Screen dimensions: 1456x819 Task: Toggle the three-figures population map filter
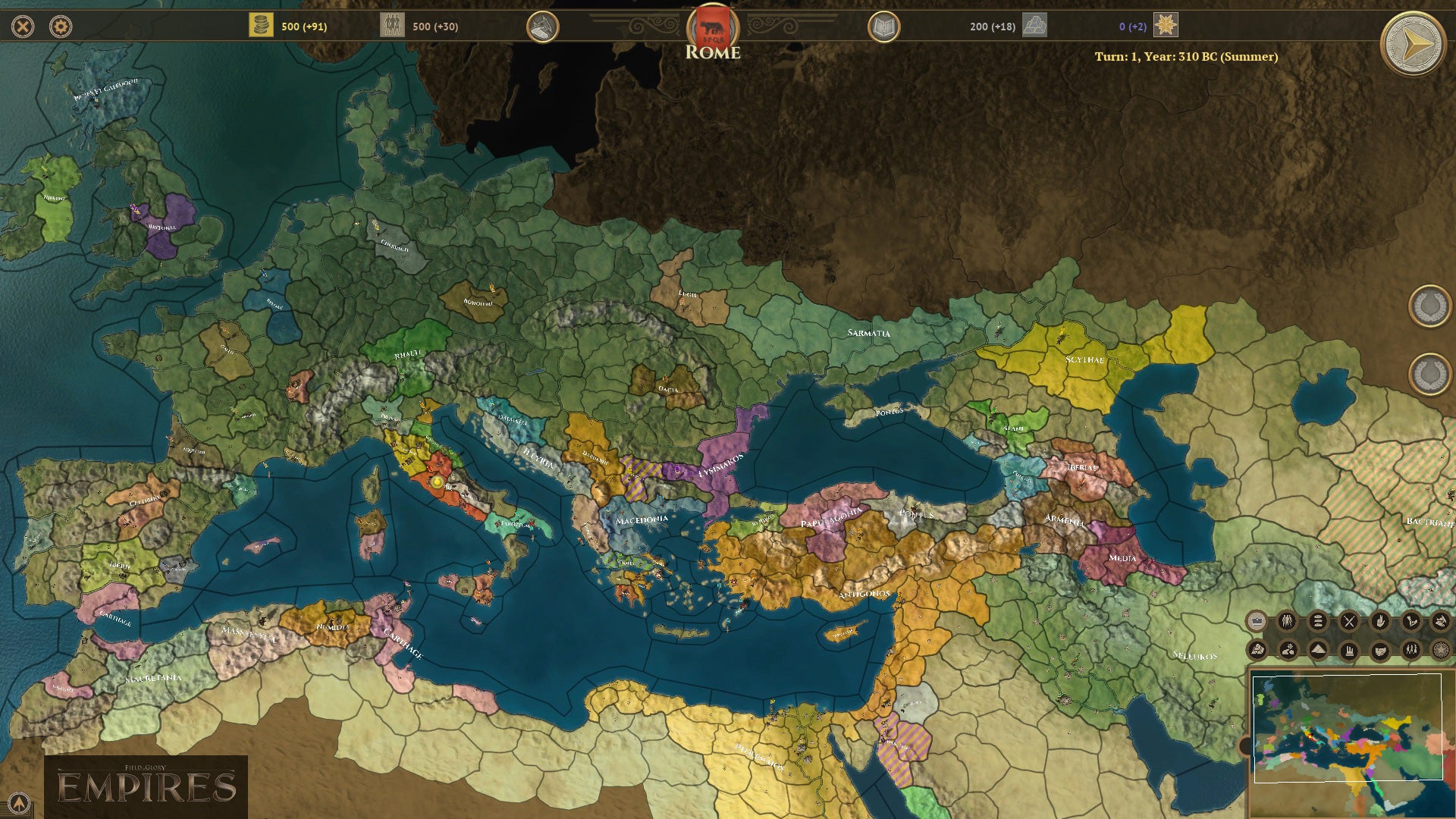(1287, 622)
